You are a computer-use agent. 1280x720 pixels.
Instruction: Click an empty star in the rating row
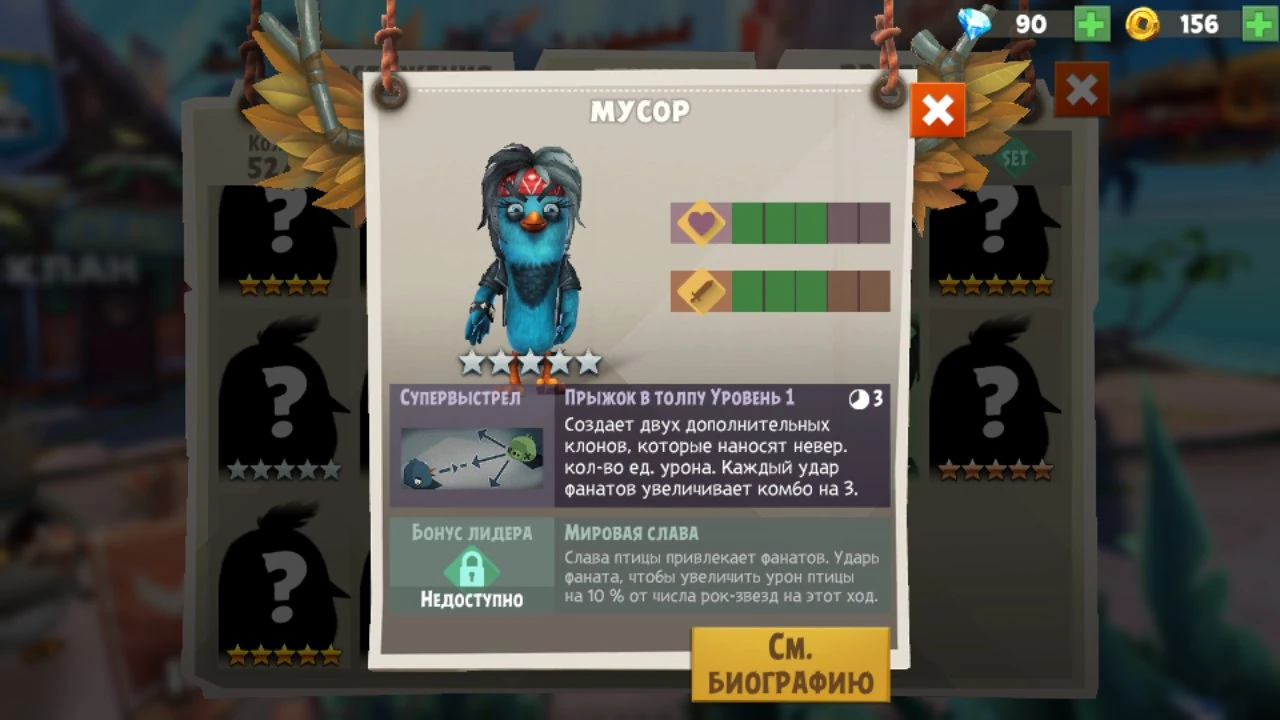588,363
